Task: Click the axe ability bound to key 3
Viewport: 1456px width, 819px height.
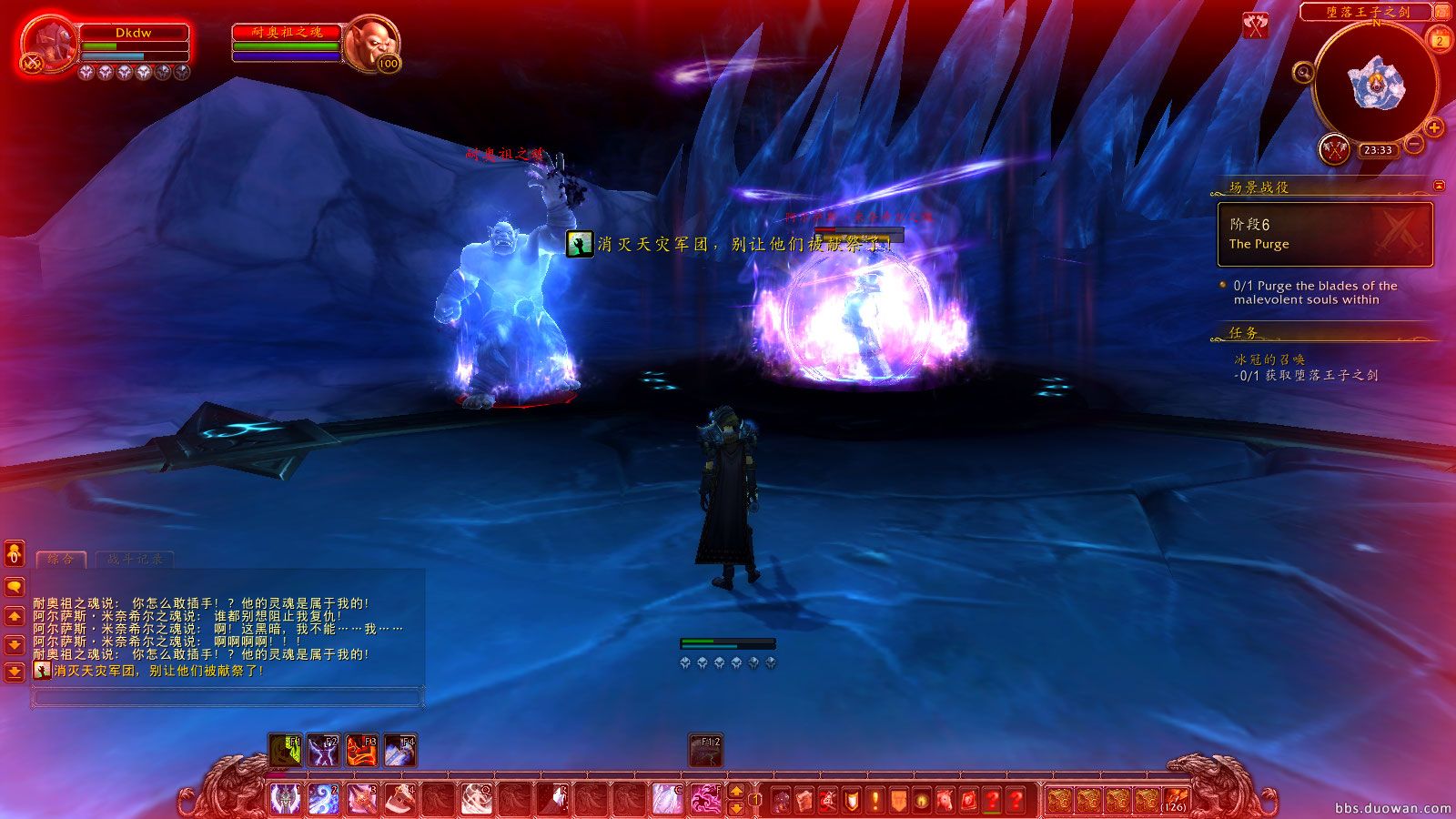Action: [360, 798]
